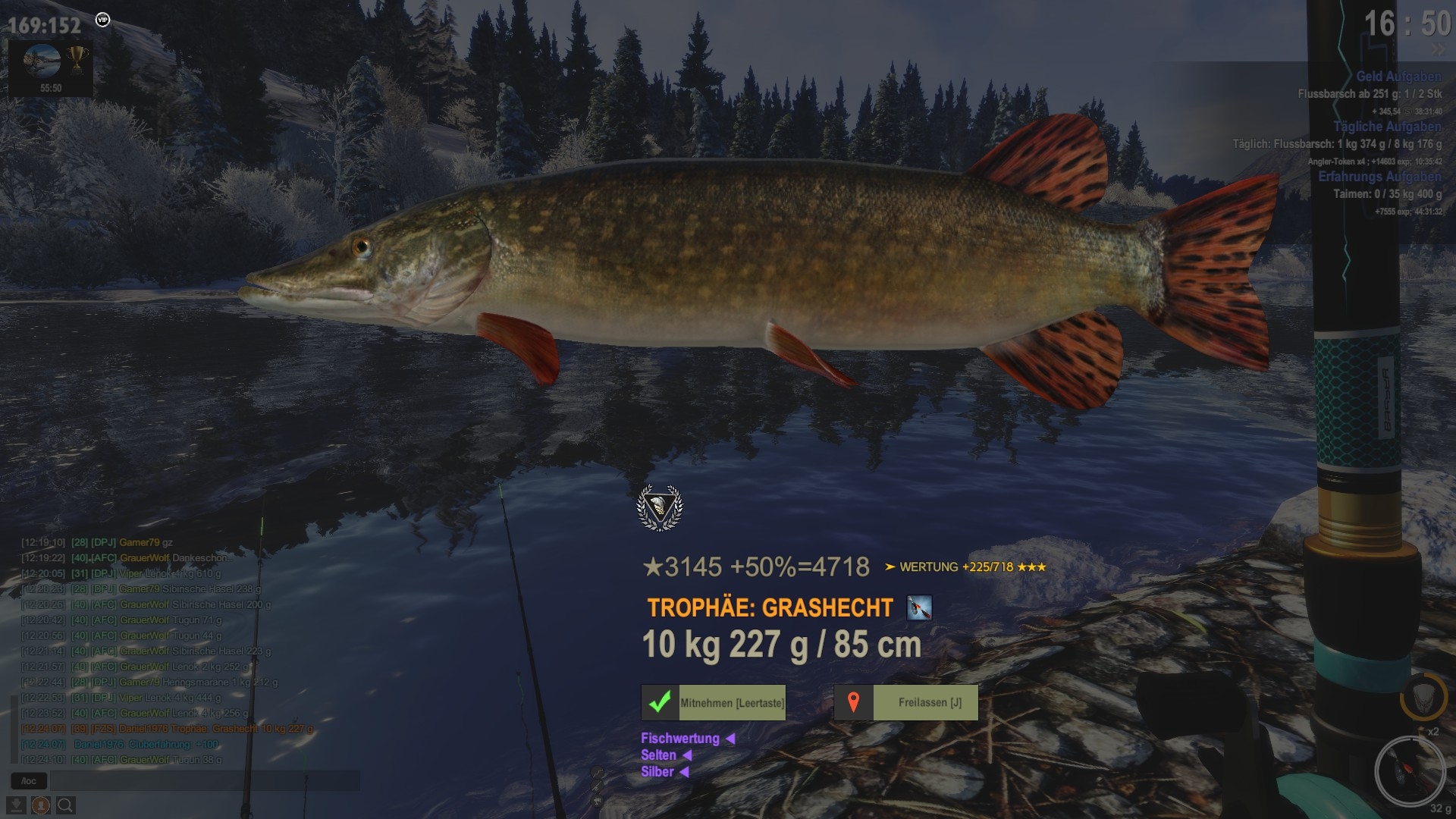Click the chat text input field
Image resolution: width=1456 pixels, height=819 pixels.
tap(205, 780)
